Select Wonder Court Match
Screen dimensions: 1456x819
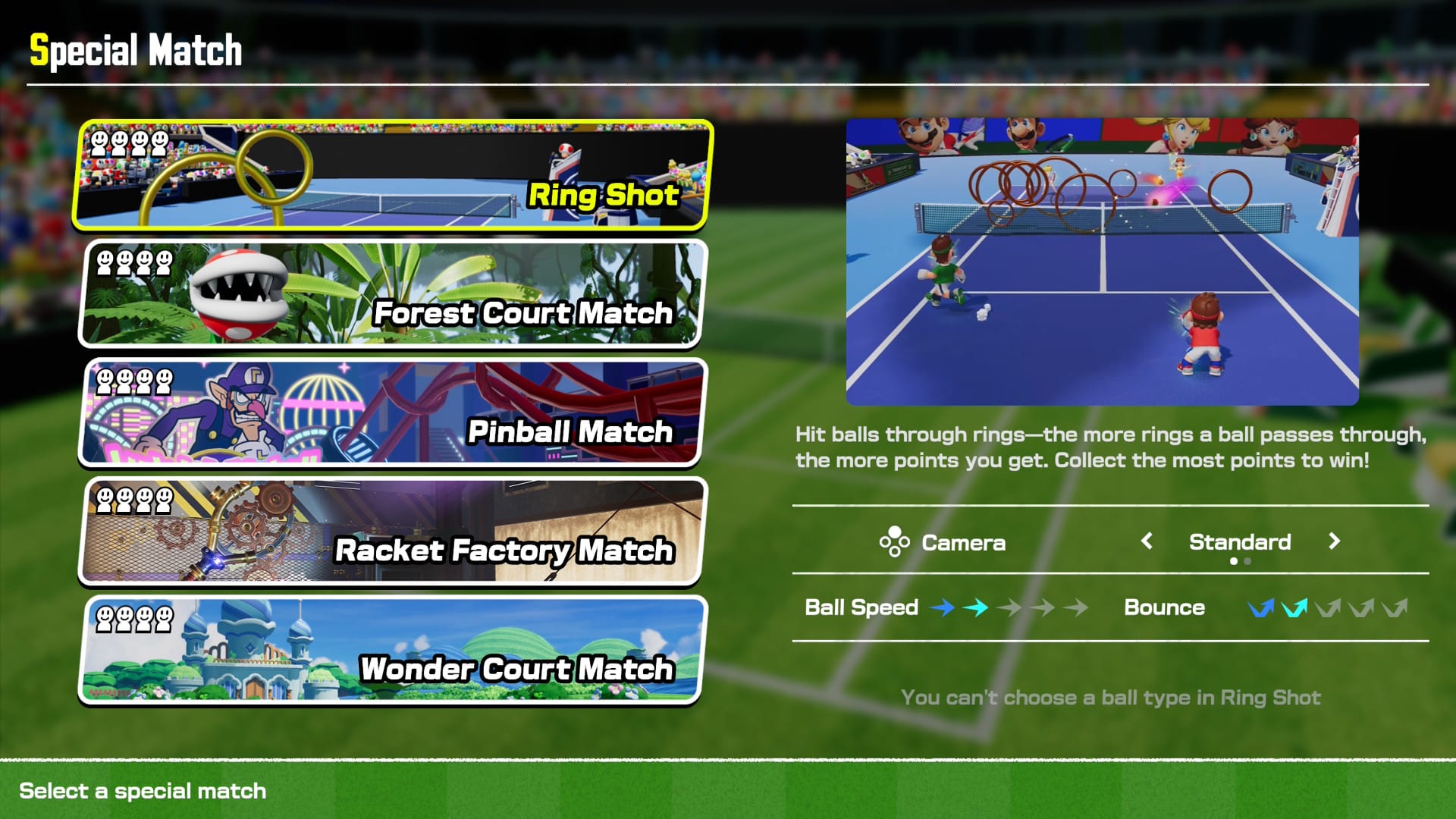pyautogui.click(x=393, y=650)
